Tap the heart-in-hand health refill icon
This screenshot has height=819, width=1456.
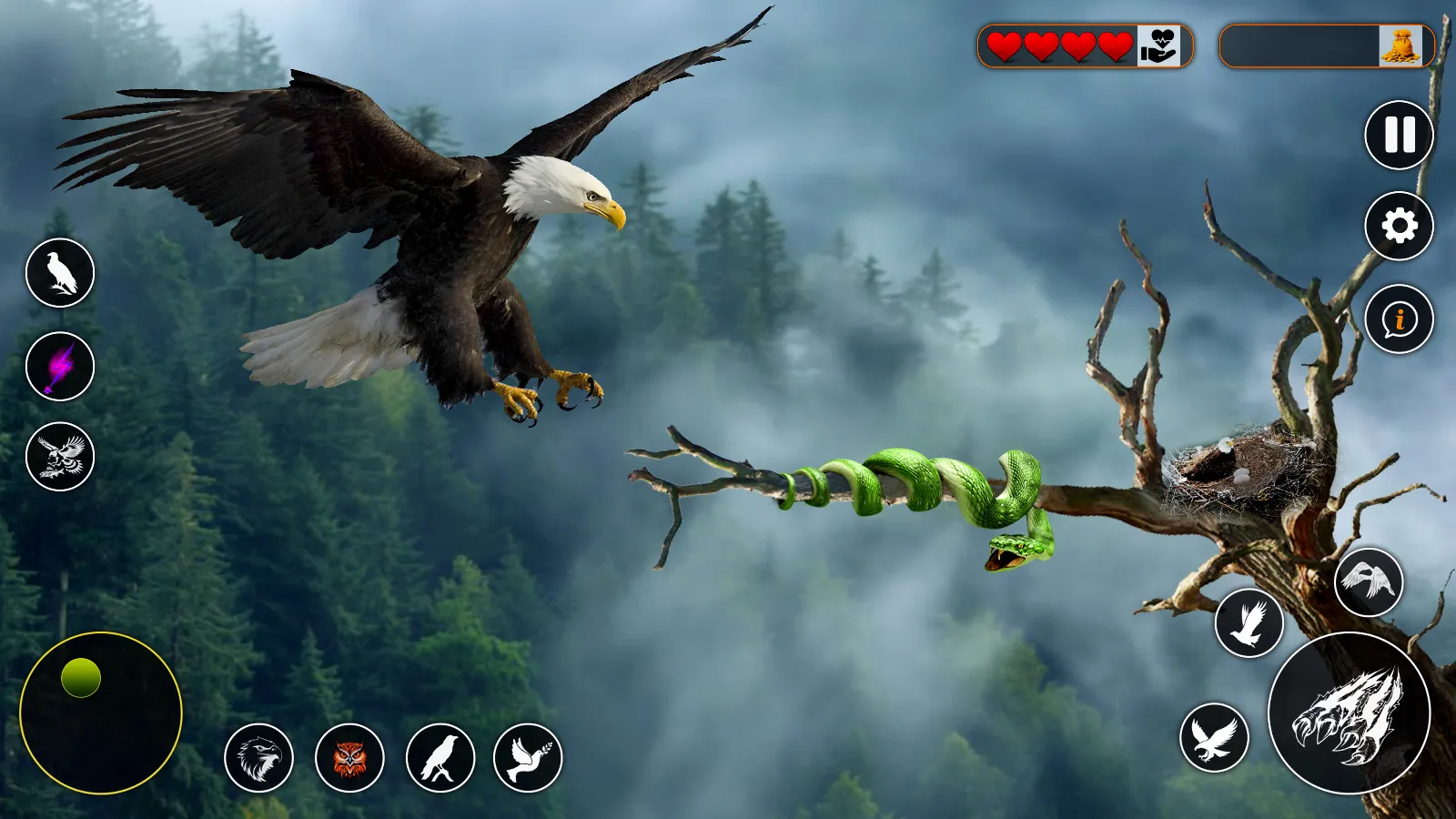point(1159,45)
